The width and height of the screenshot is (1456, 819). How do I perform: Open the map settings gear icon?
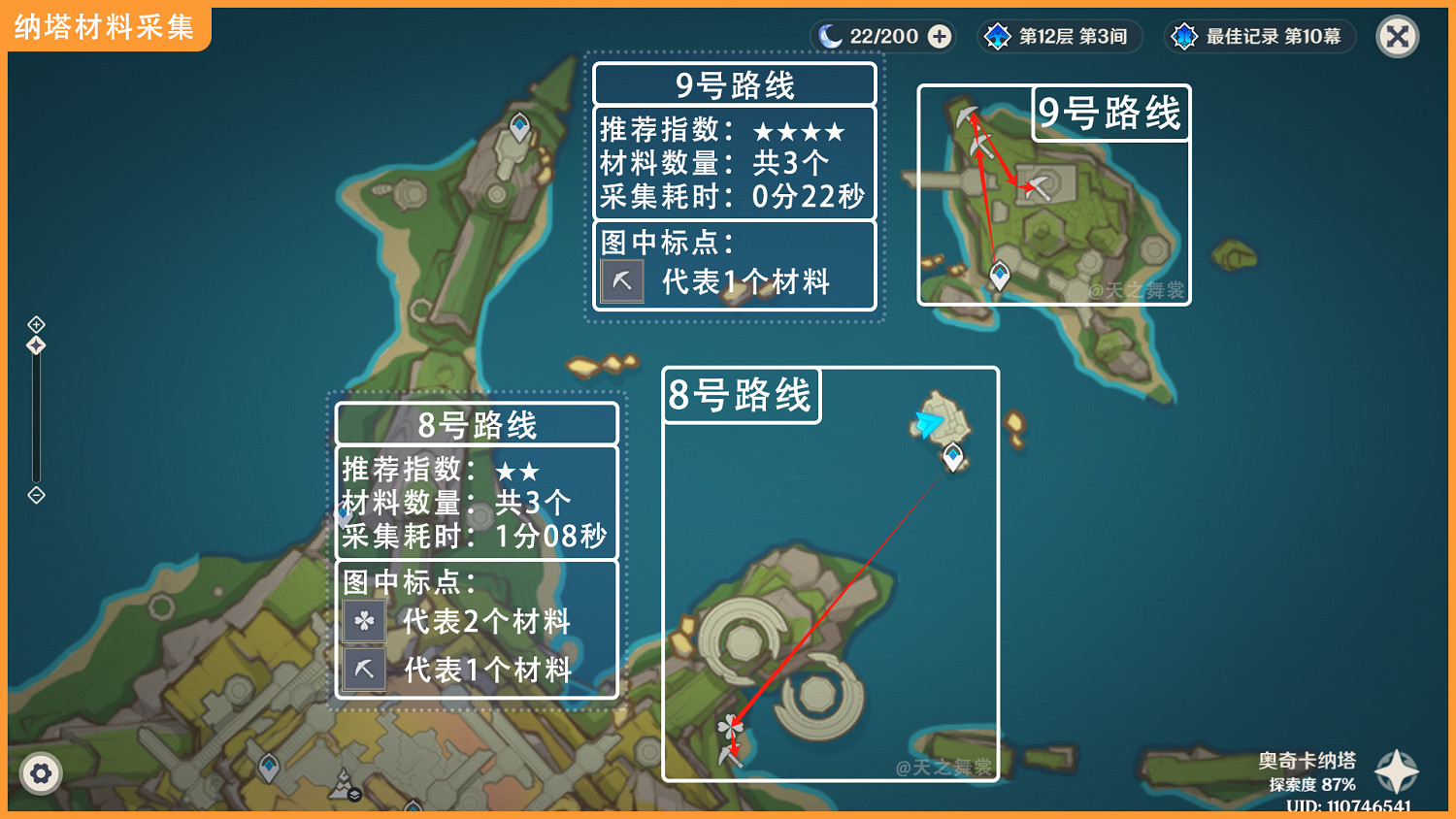(x=41, y=773)
